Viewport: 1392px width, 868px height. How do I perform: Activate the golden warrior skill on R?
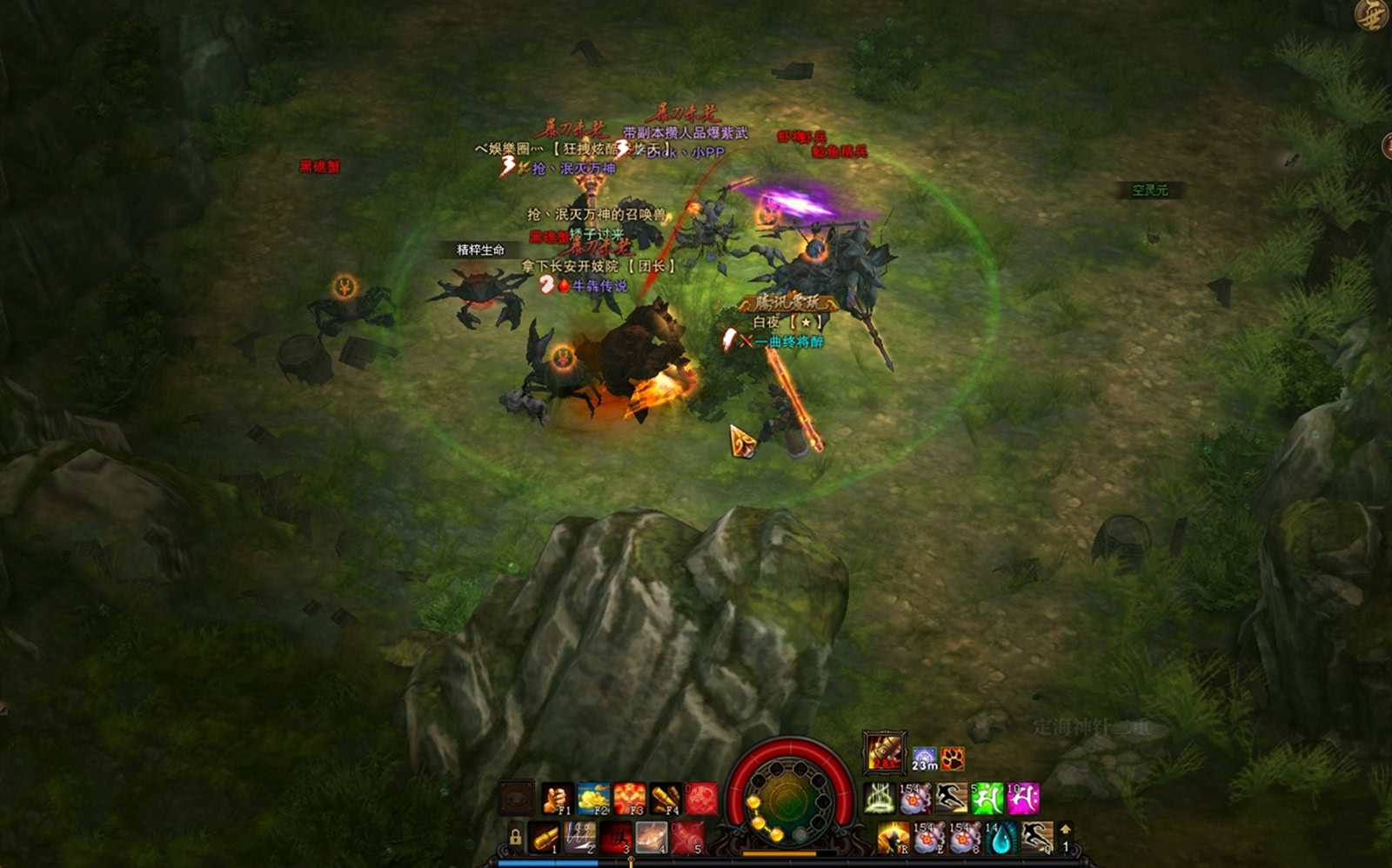(893, 838)
